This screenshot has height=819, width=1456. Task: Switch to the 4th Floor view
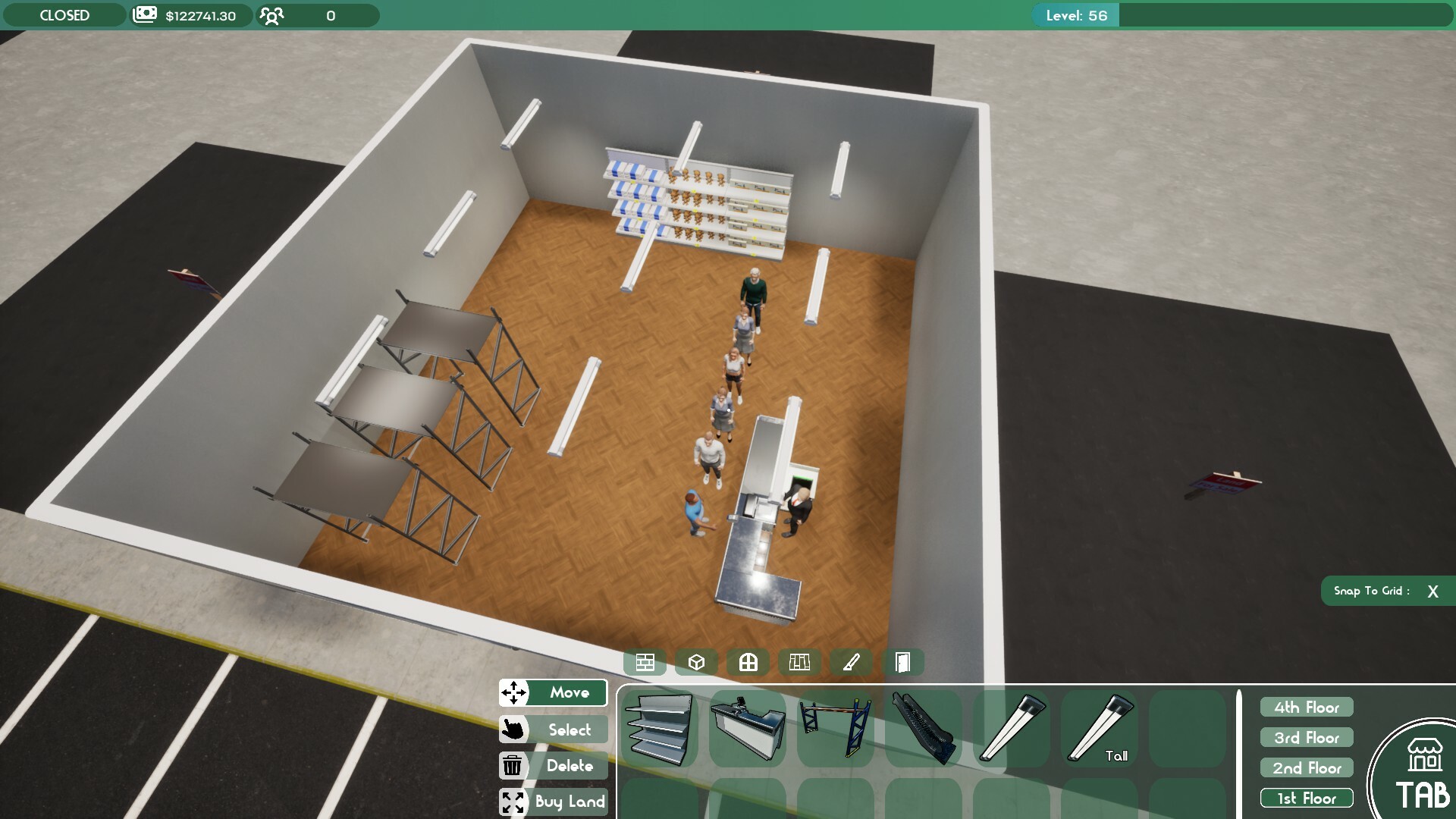pyautogui.click(x=1306, y=707)
